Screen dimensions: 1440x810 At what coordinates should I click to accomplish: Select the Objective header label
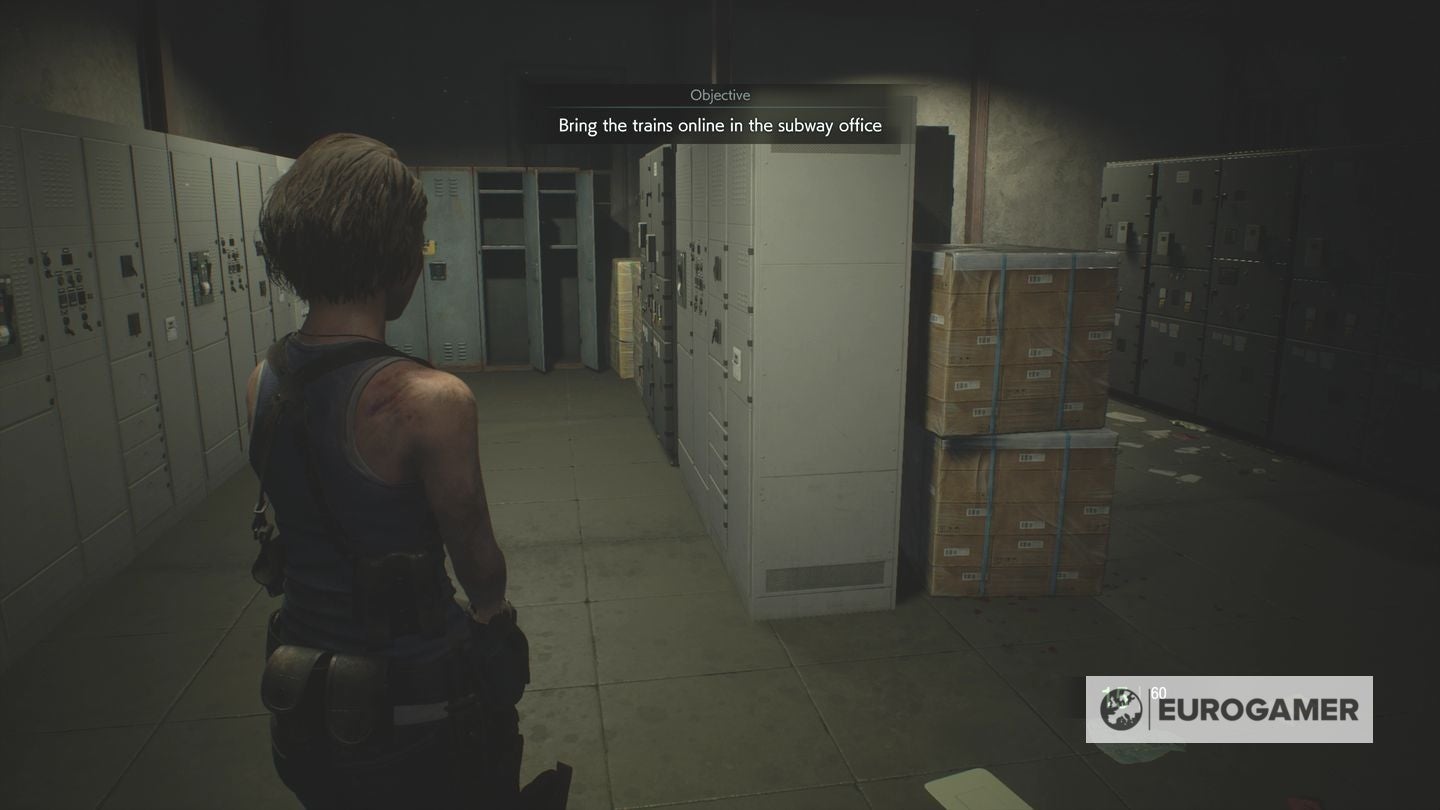coord(720,95)
